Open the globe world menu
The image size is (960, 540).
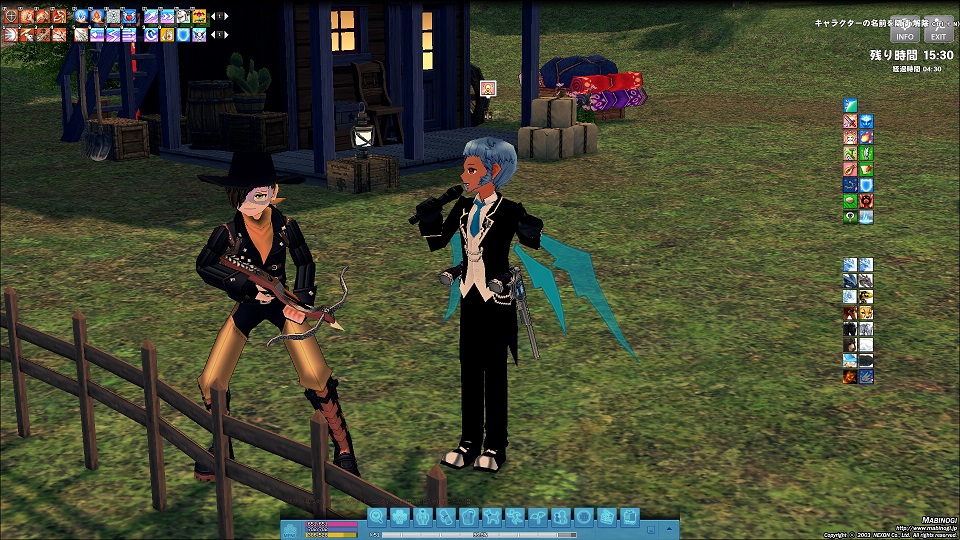click(x=584, y=517)
